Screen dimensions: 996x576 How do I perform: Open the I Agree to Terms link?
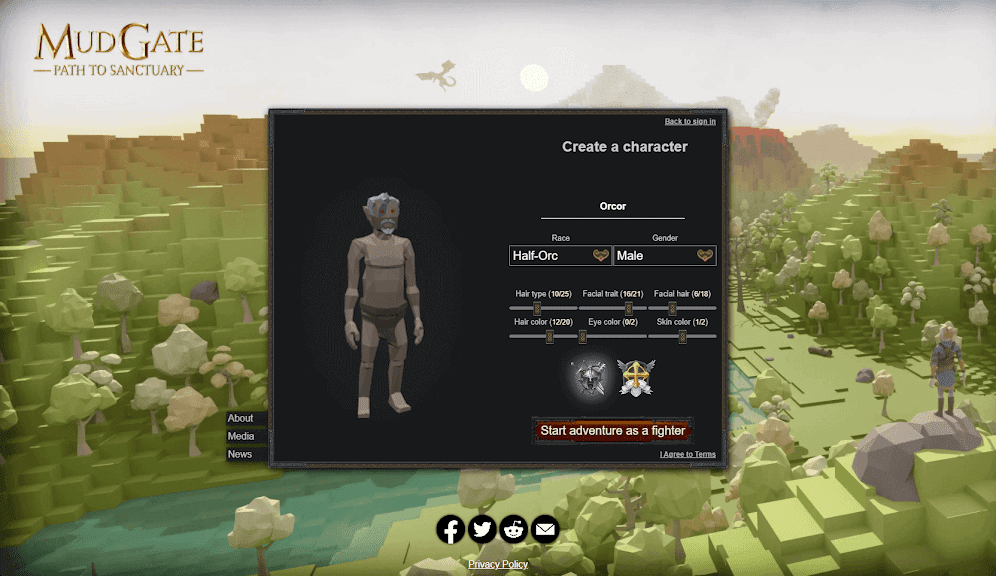[x=688, y=454]
